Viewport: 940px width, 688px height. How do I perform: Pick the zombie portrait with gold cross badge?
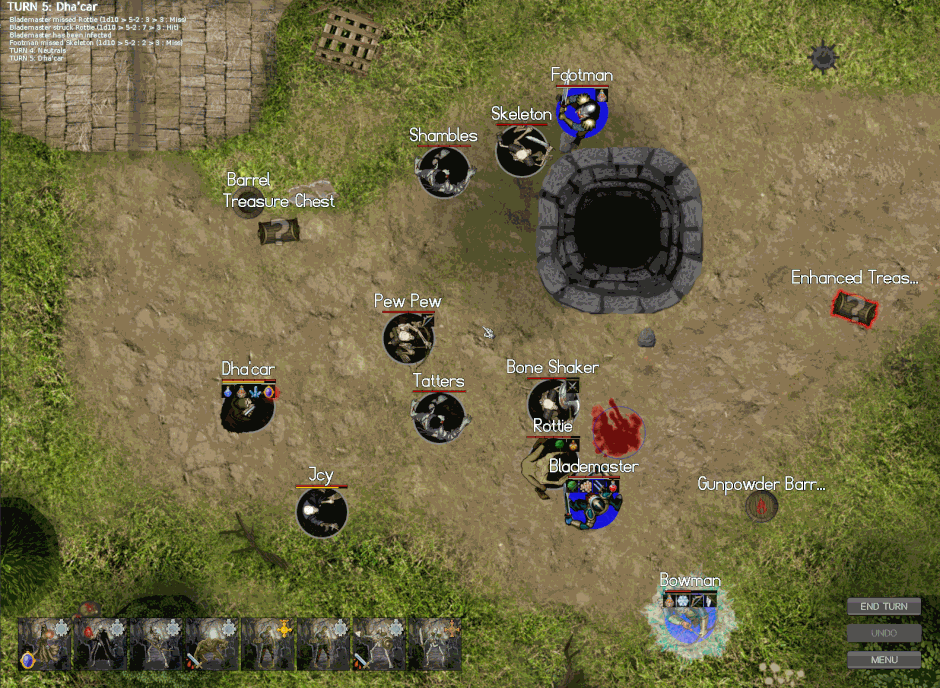tap(268, 643)
